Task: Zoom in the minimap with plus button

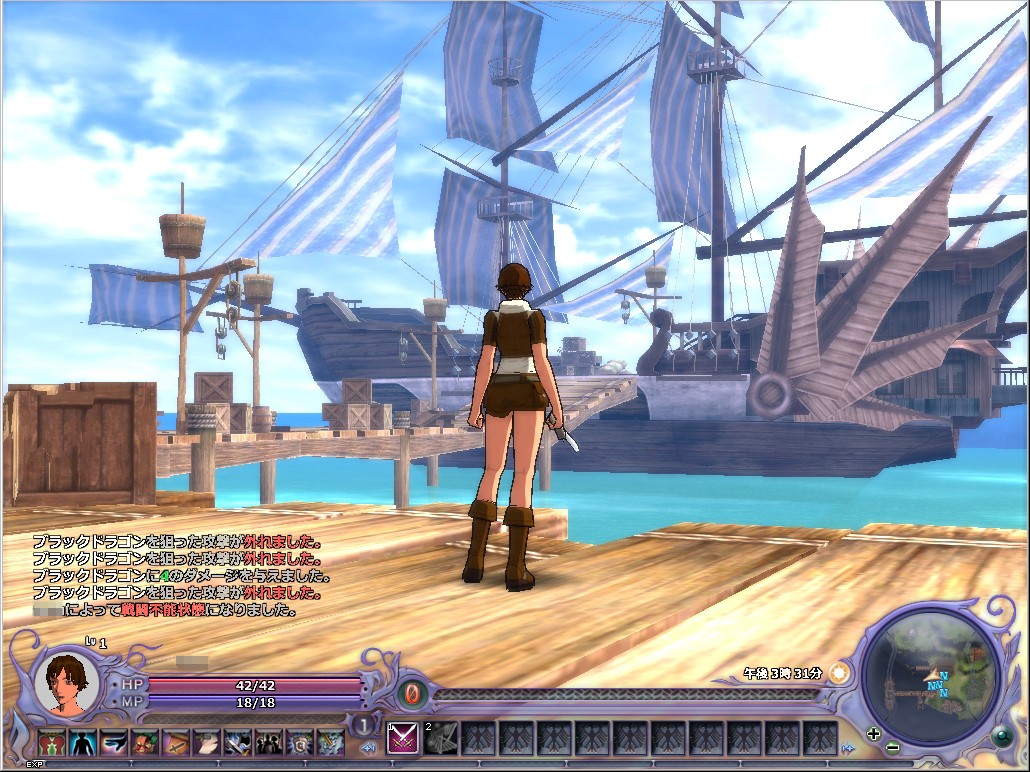Action: [874, 733]
